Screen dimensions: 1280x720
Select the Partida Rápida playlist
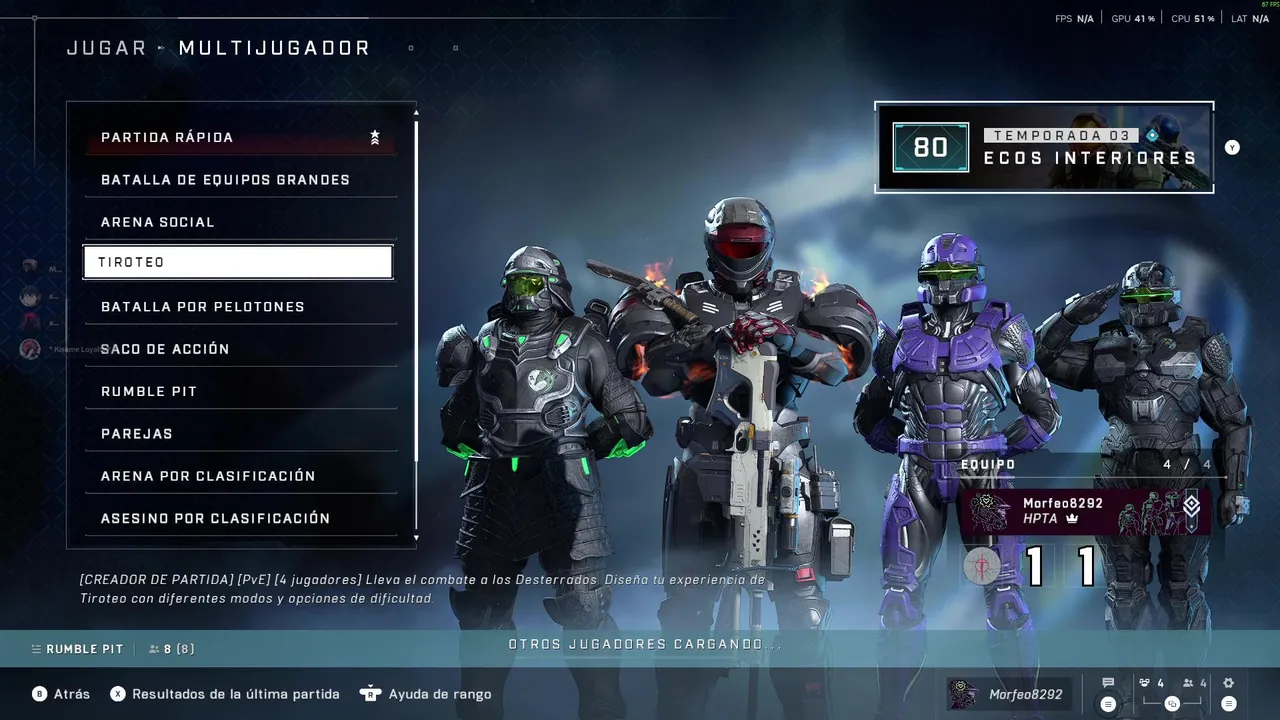click(x=240, y=138)
